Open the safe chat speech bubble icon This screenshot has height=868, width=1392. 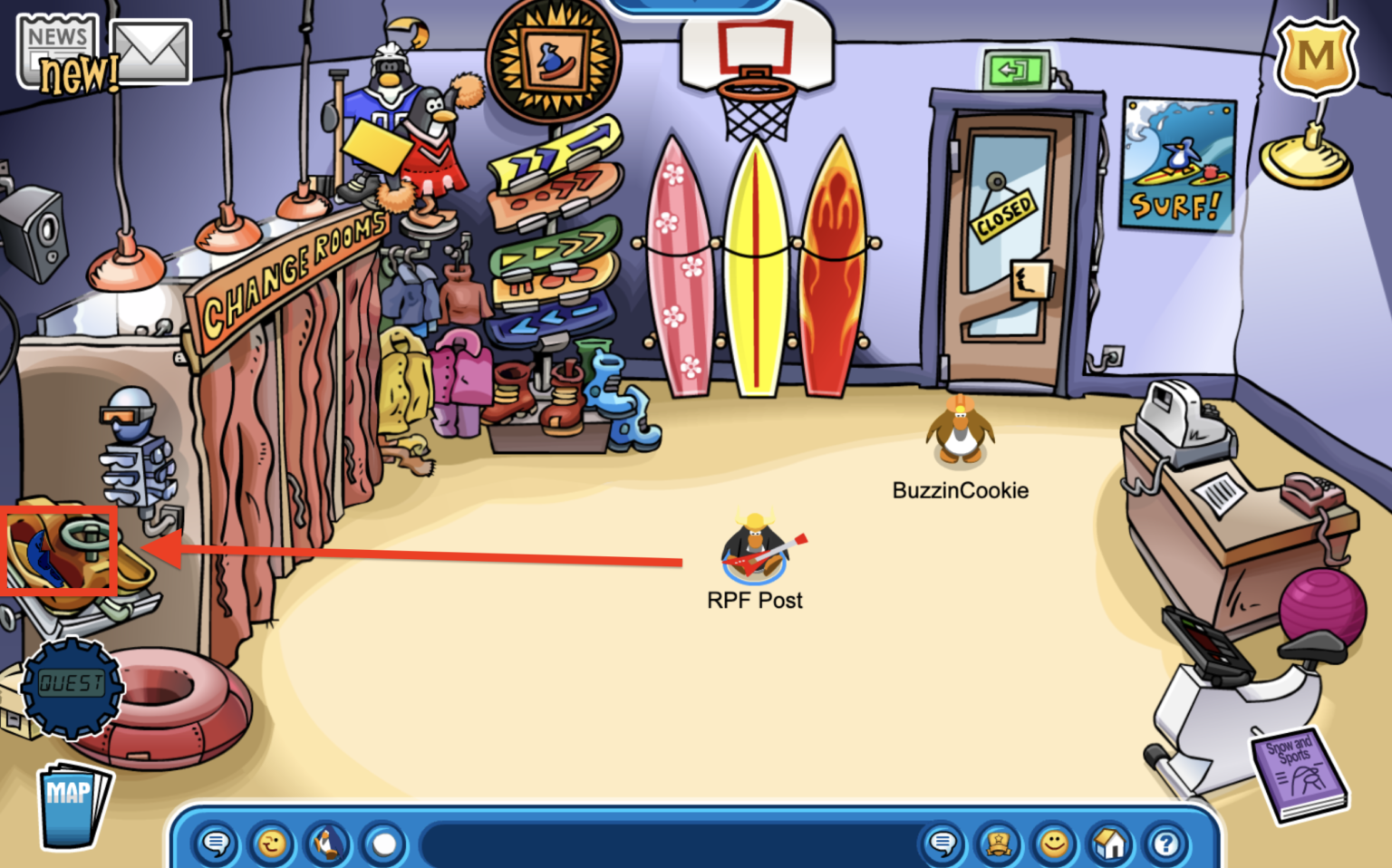click(215, 844)
